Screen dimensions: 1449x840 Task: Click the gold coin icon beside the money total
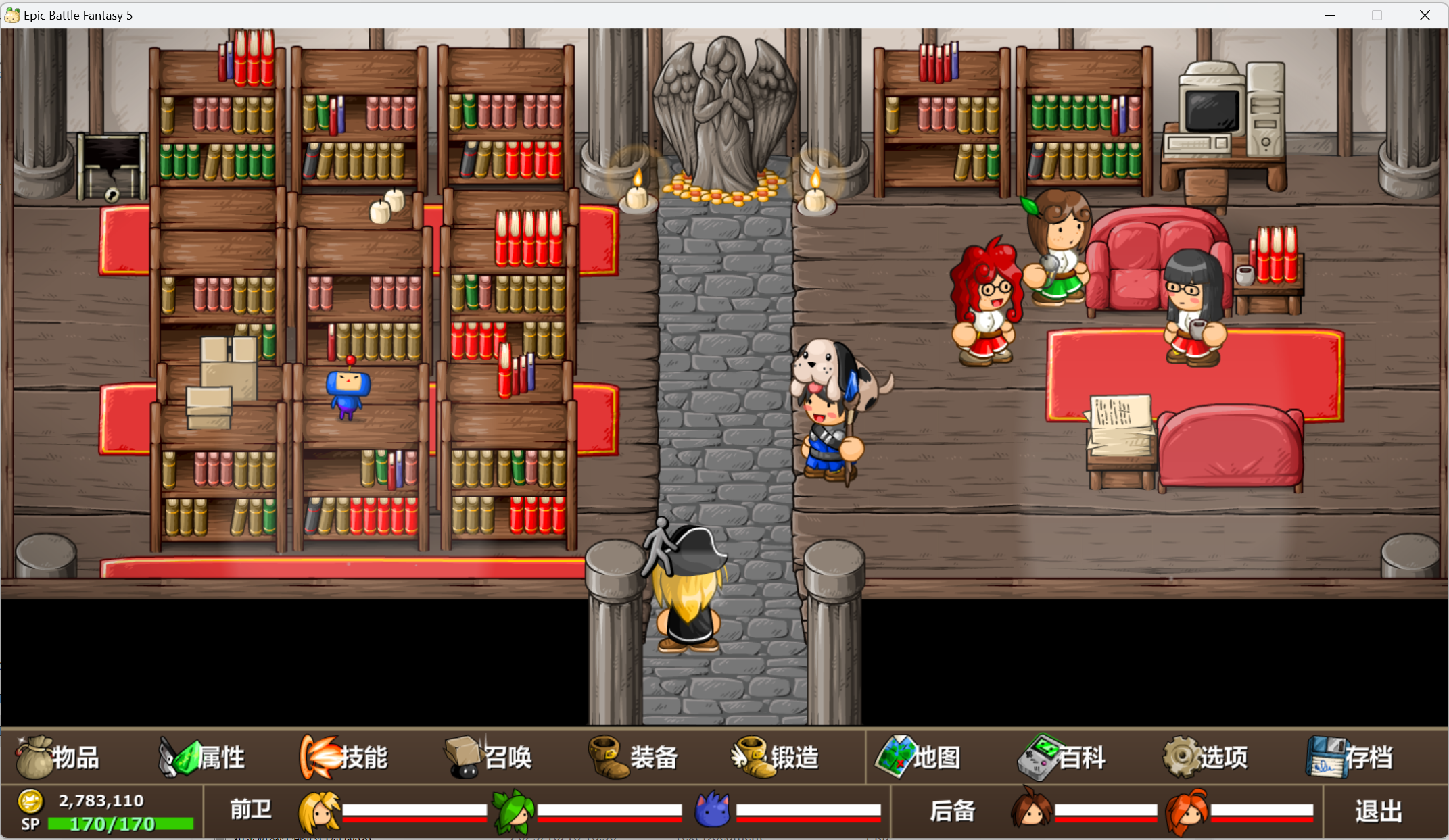tap(30, 801)
